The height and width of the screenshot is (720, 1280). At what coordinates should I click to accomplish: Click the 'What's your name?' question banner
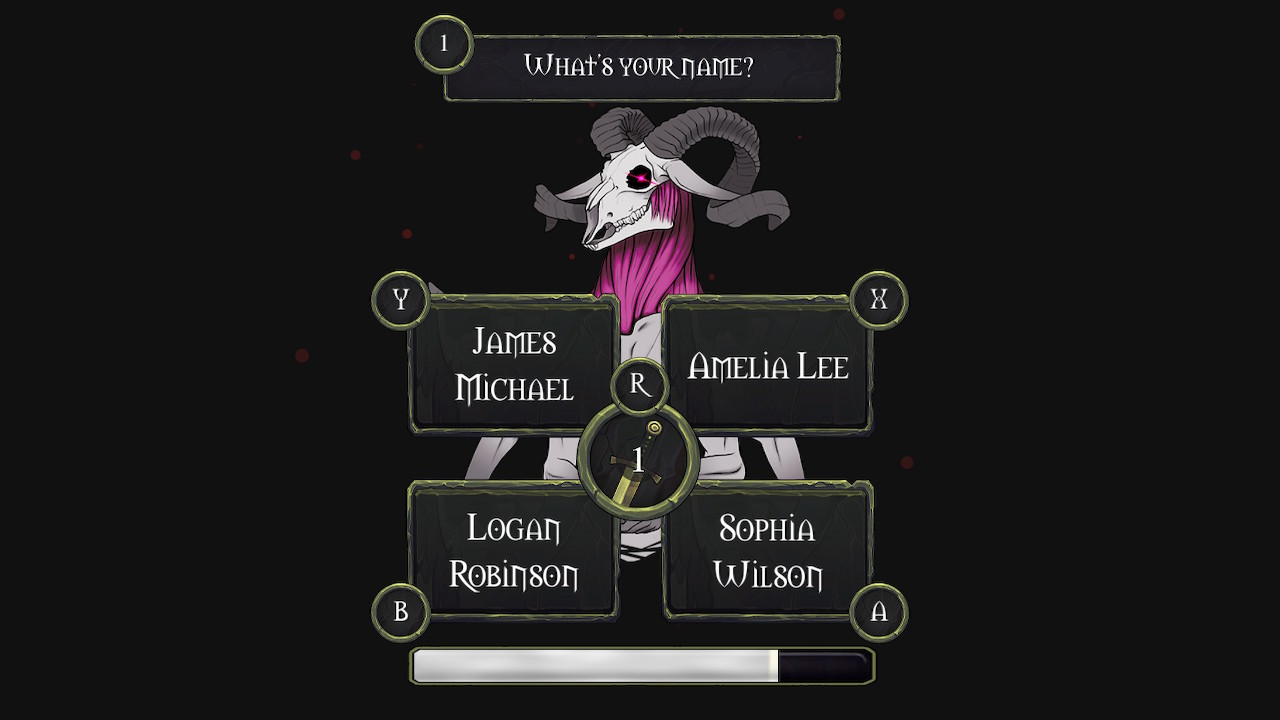pyautogui.click(x=640, y=65)
